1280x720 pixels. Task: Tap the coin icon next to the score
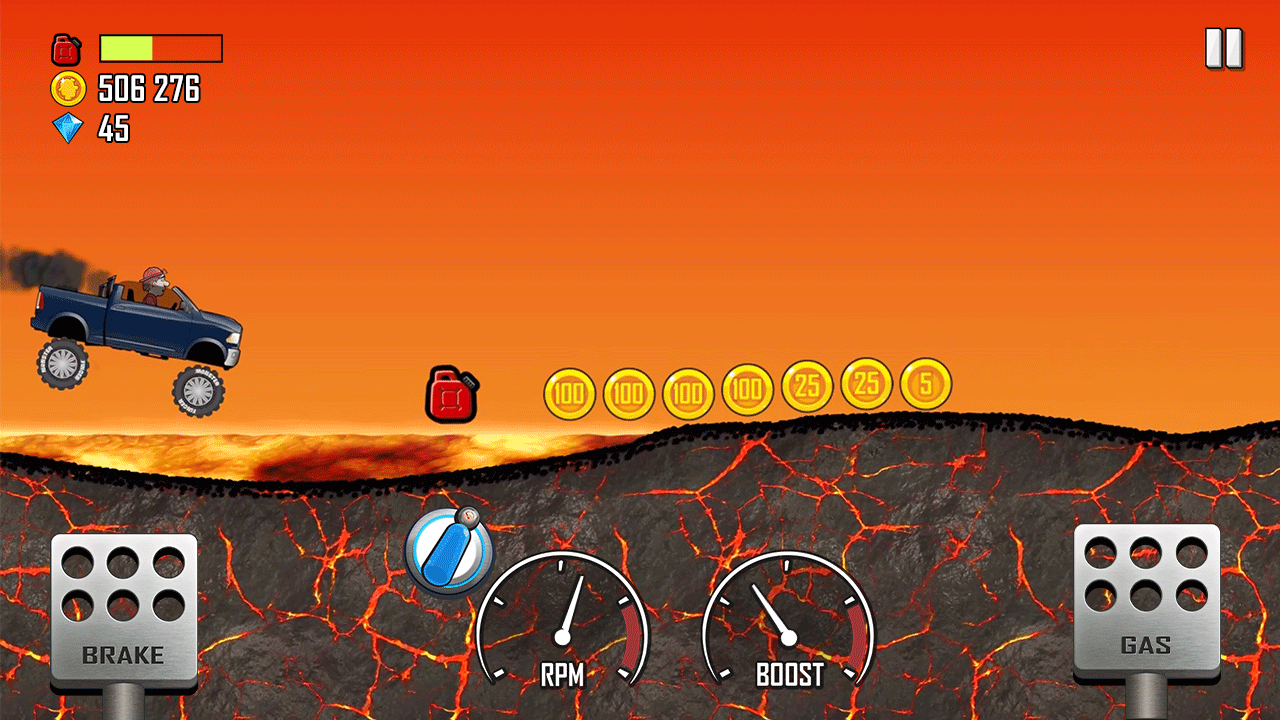point(66,89)
